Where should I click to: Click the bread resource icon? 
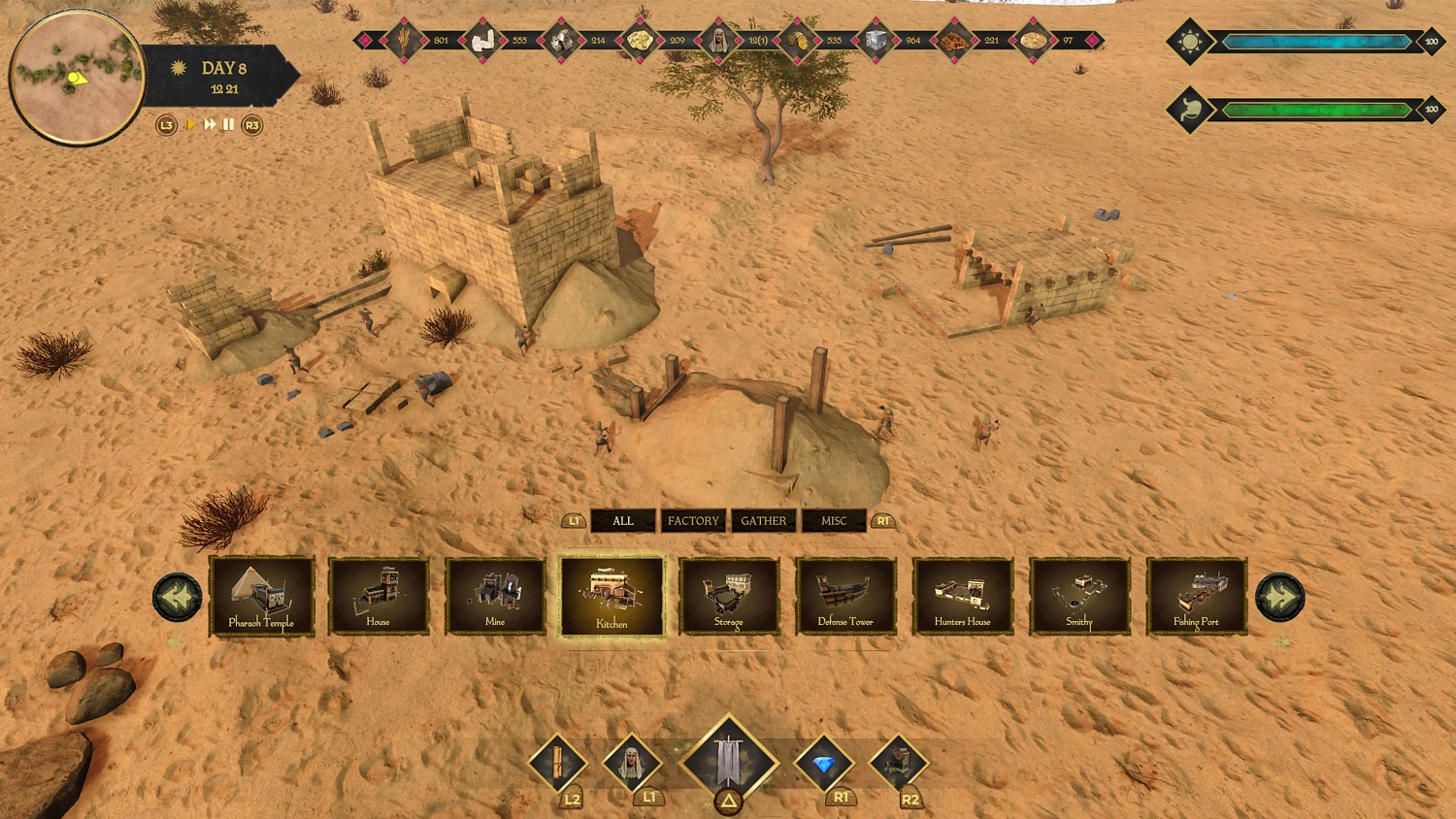coord(1031,41)
